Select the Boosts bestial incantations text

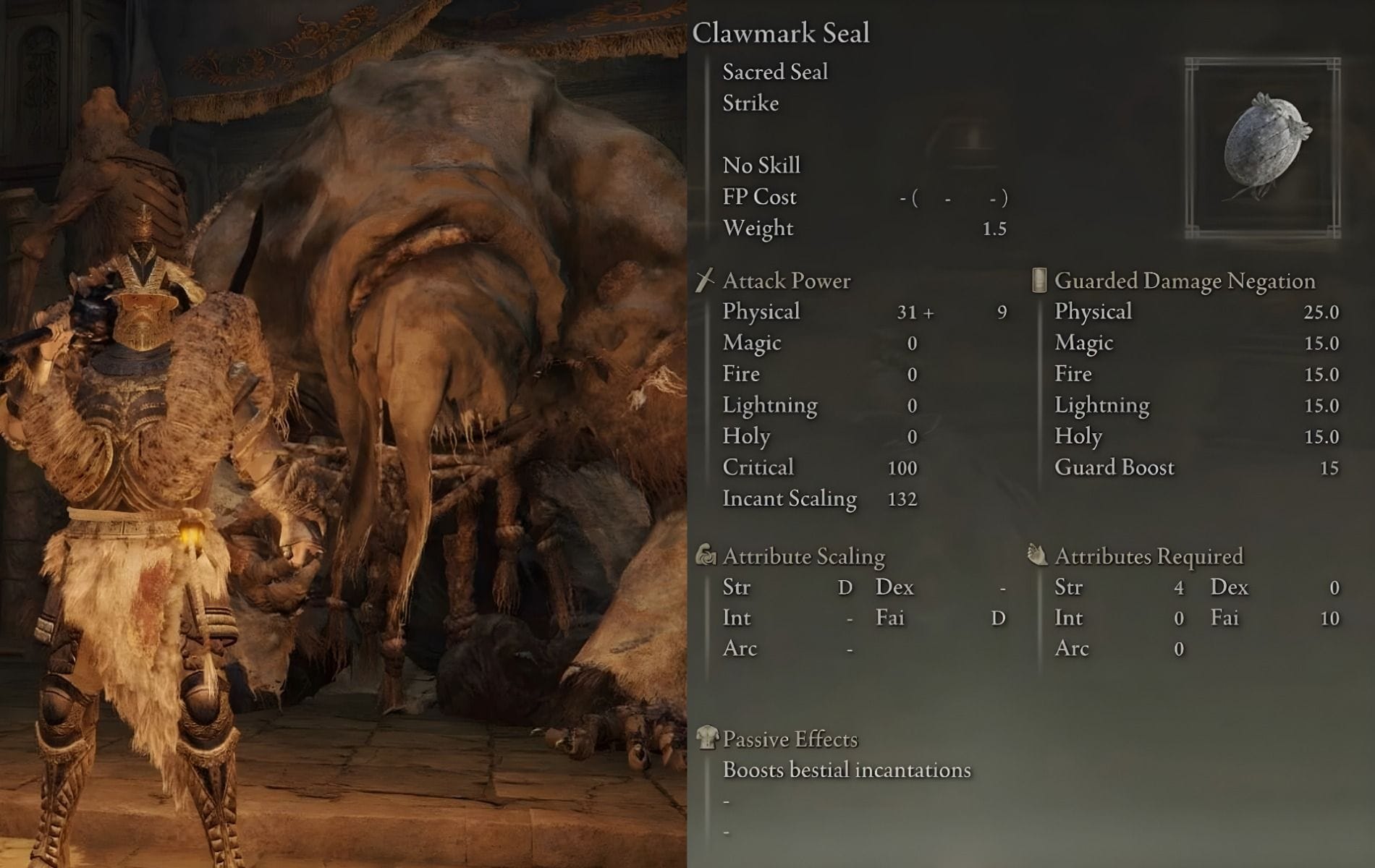(845, 770)
